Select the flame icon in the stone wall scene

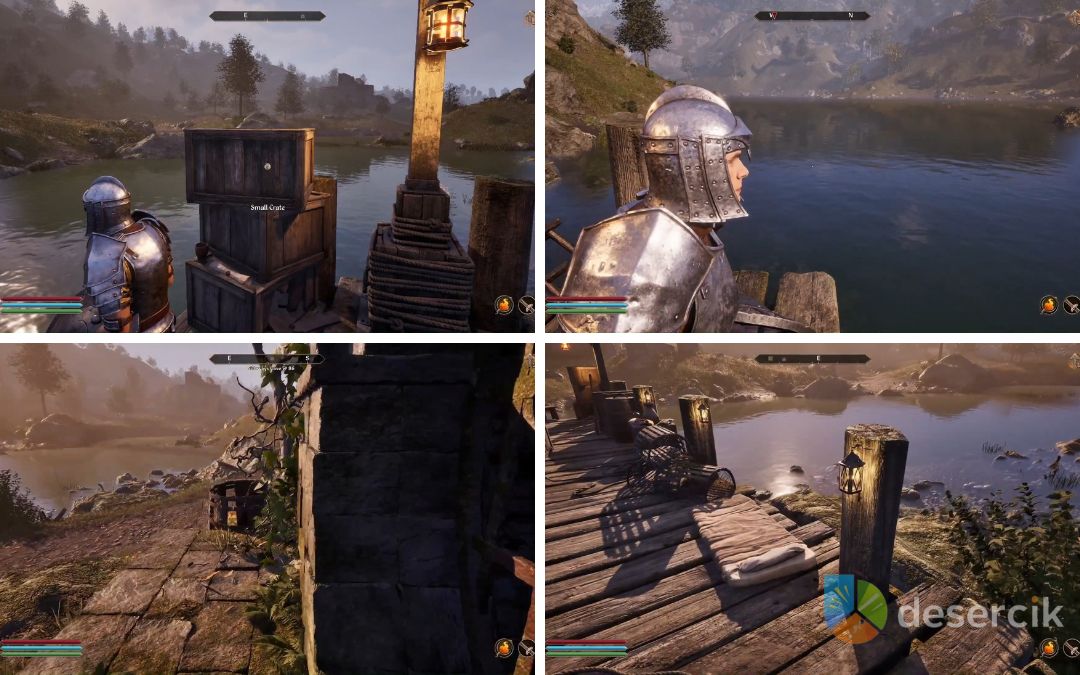[504, 647]
